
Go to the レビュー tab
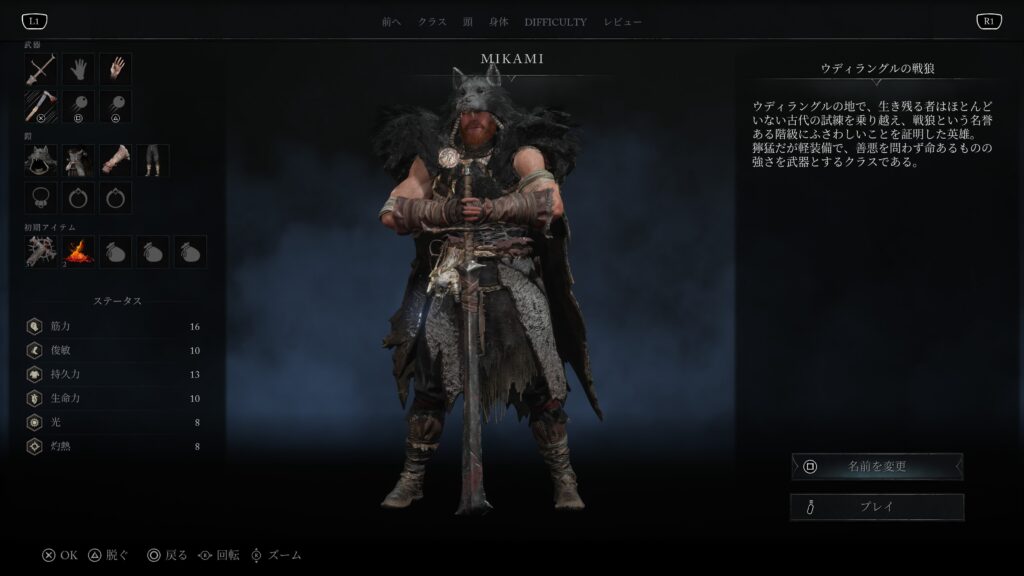622,22
